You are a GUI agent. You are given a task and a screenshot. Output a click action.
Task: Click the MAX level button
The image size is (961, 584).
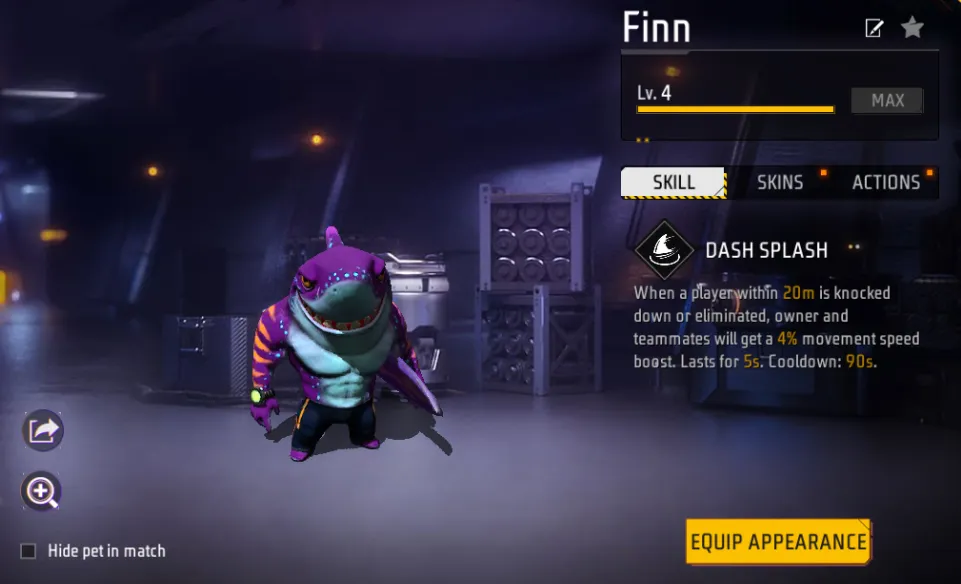click(887, 100)
